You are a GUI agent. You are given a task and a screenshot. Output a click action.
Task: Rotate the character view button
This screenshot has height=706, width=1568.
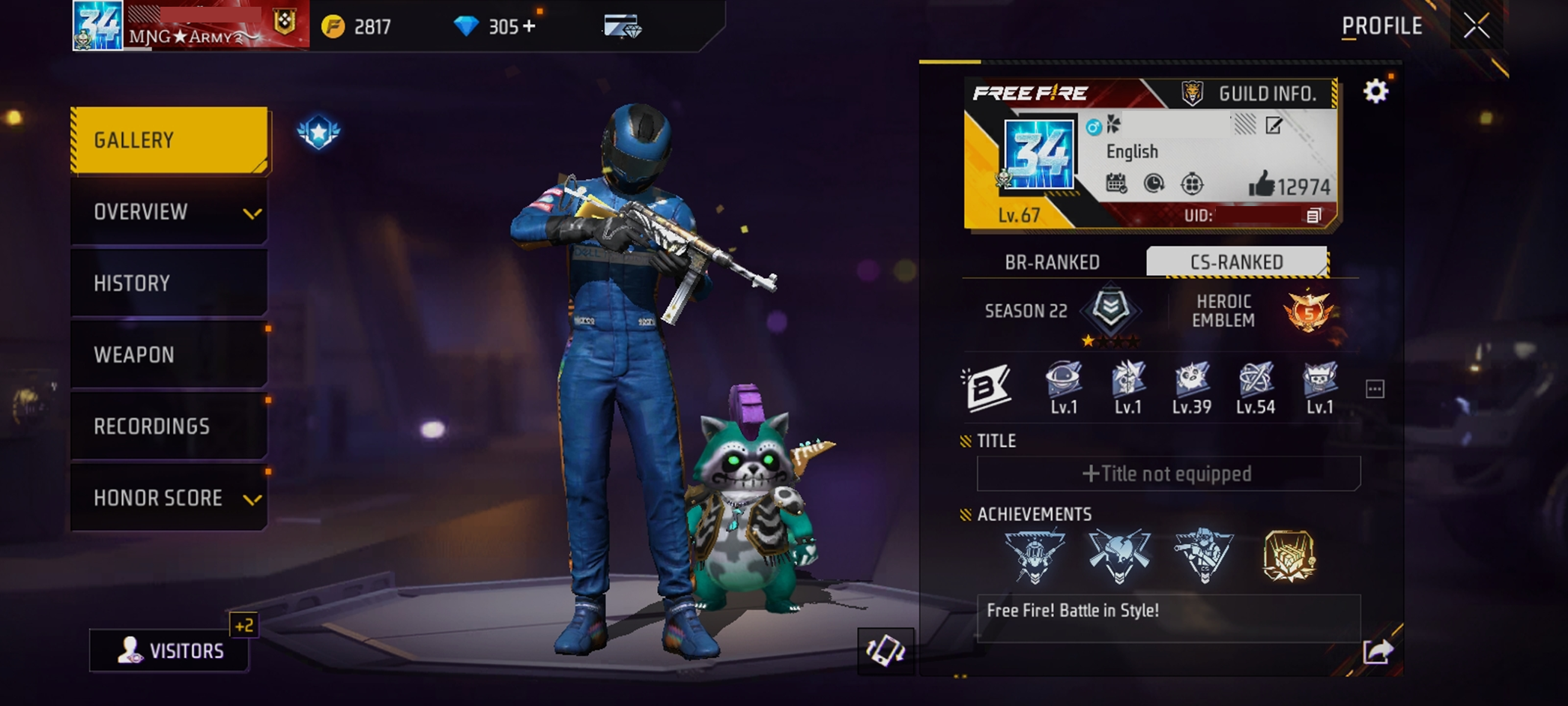click(x=886, y=650)
